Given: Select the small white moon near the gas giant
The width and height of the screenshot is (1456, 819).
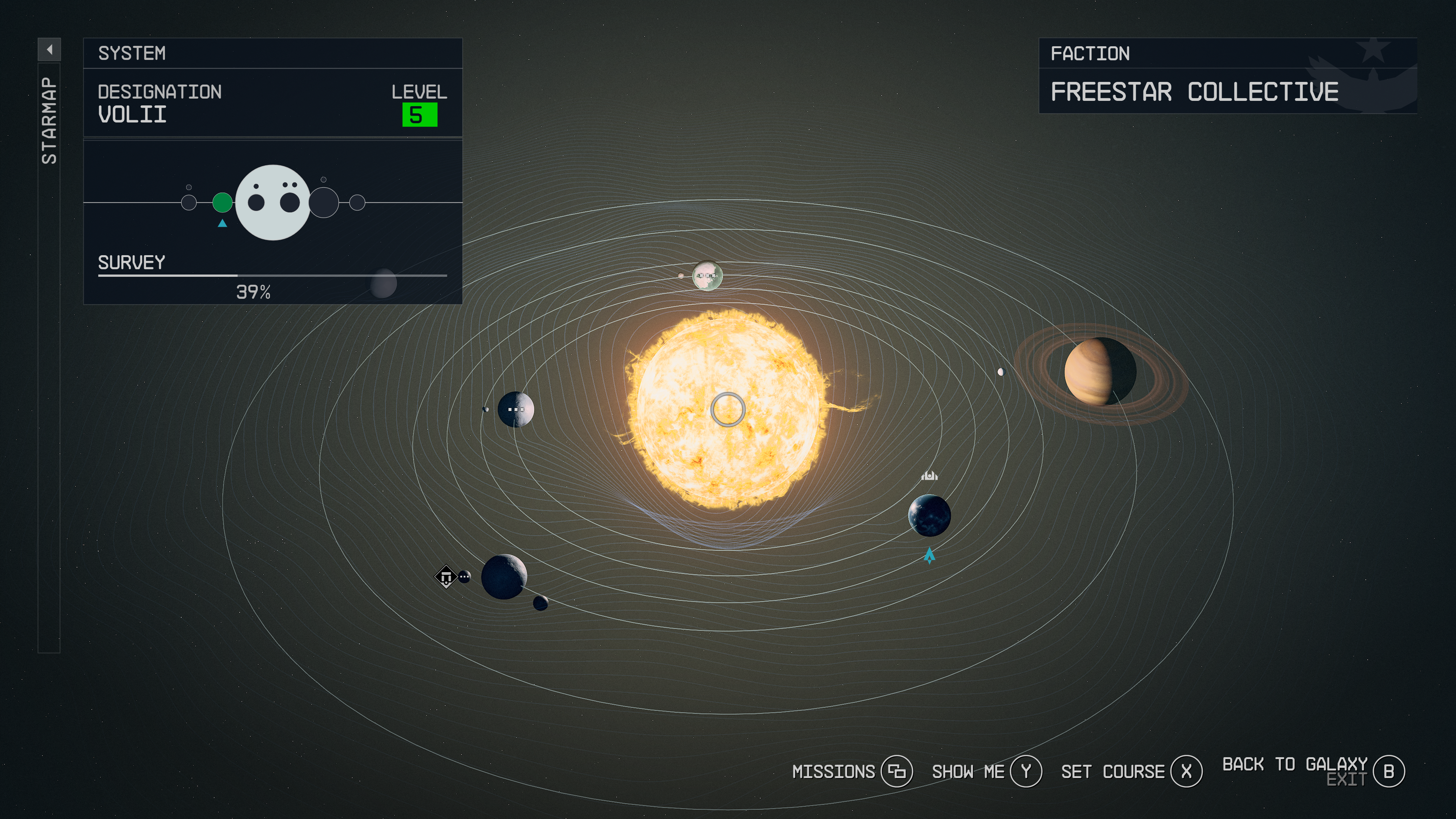Looking at the screenshot, I should pyautogui.click(x=1001, y=371).
